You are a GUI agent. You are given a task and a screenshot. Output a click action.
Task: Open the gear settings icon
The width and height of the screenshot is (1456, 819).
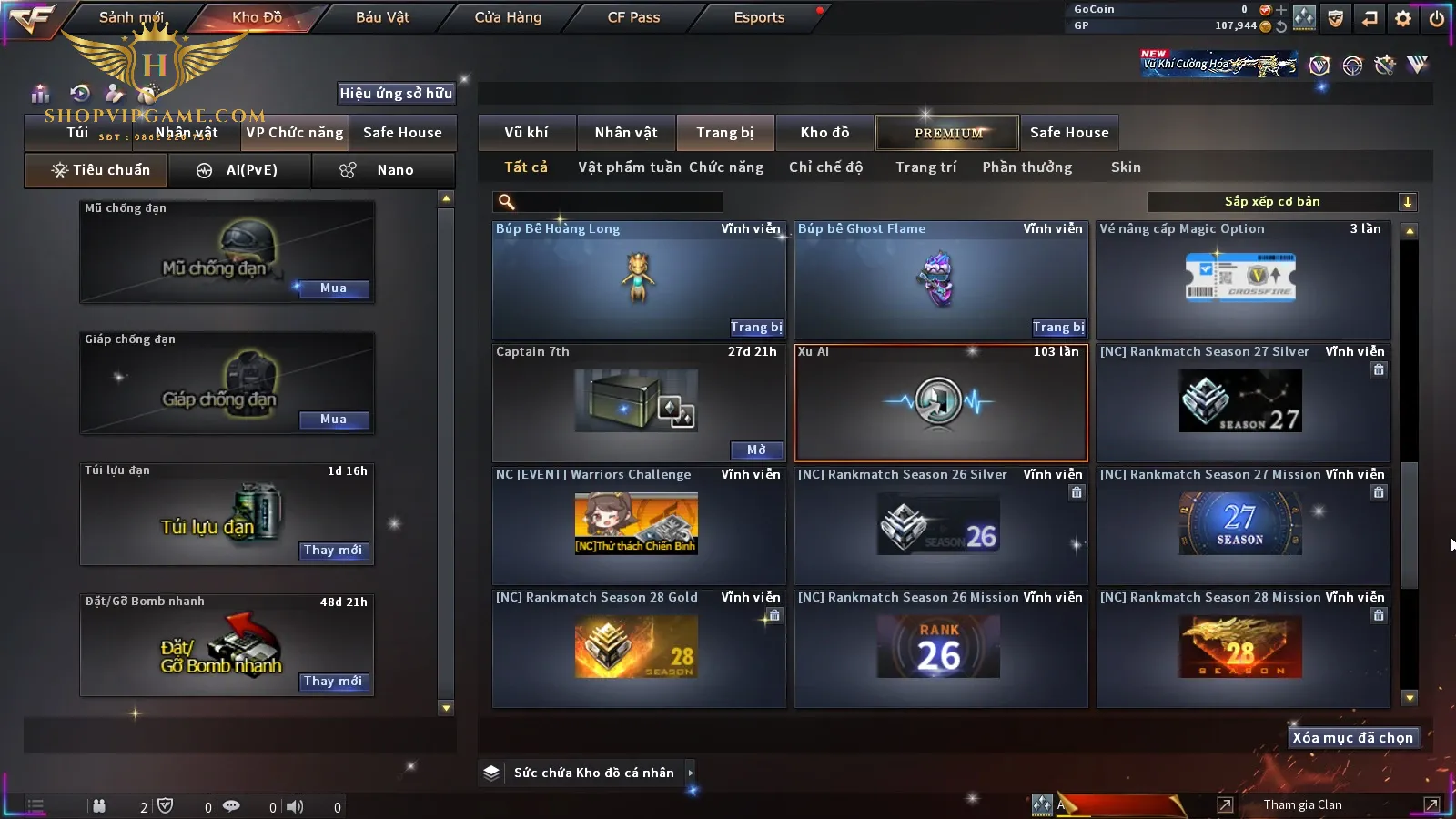1403,18
